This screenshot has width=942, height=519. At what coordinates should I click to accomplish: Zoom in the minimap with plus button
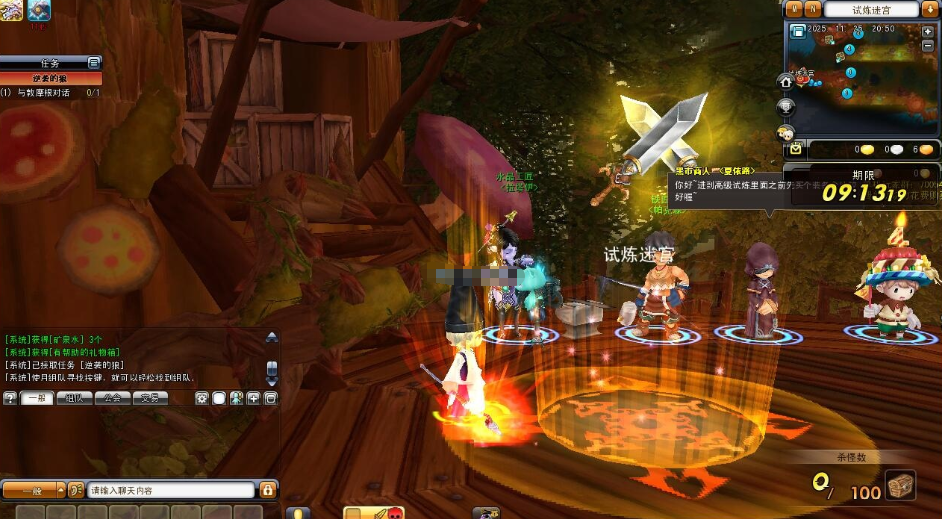[x=928, y=31]
